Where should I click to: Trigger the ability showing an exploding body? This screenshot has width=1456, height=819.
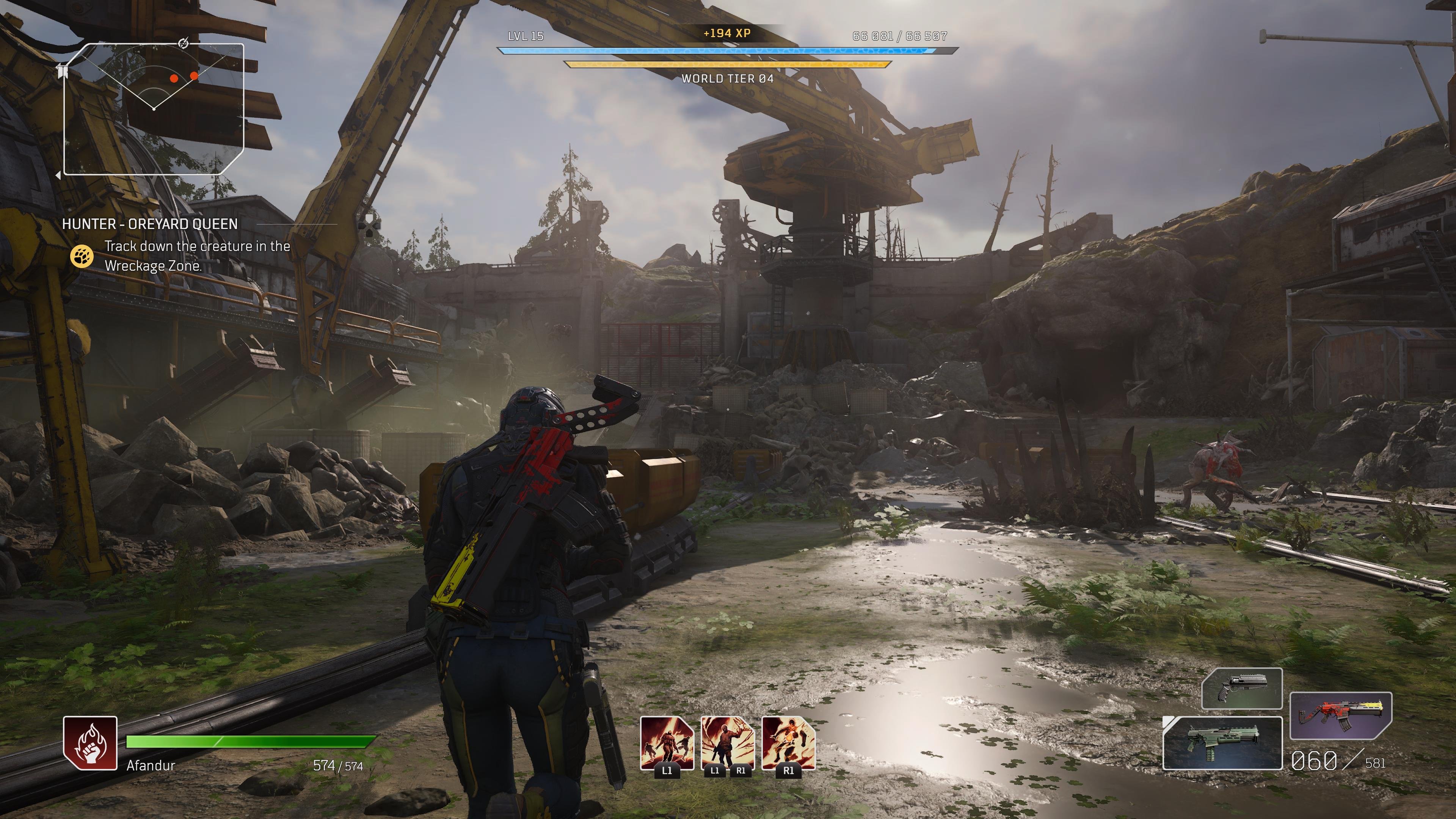click(788, 743)
